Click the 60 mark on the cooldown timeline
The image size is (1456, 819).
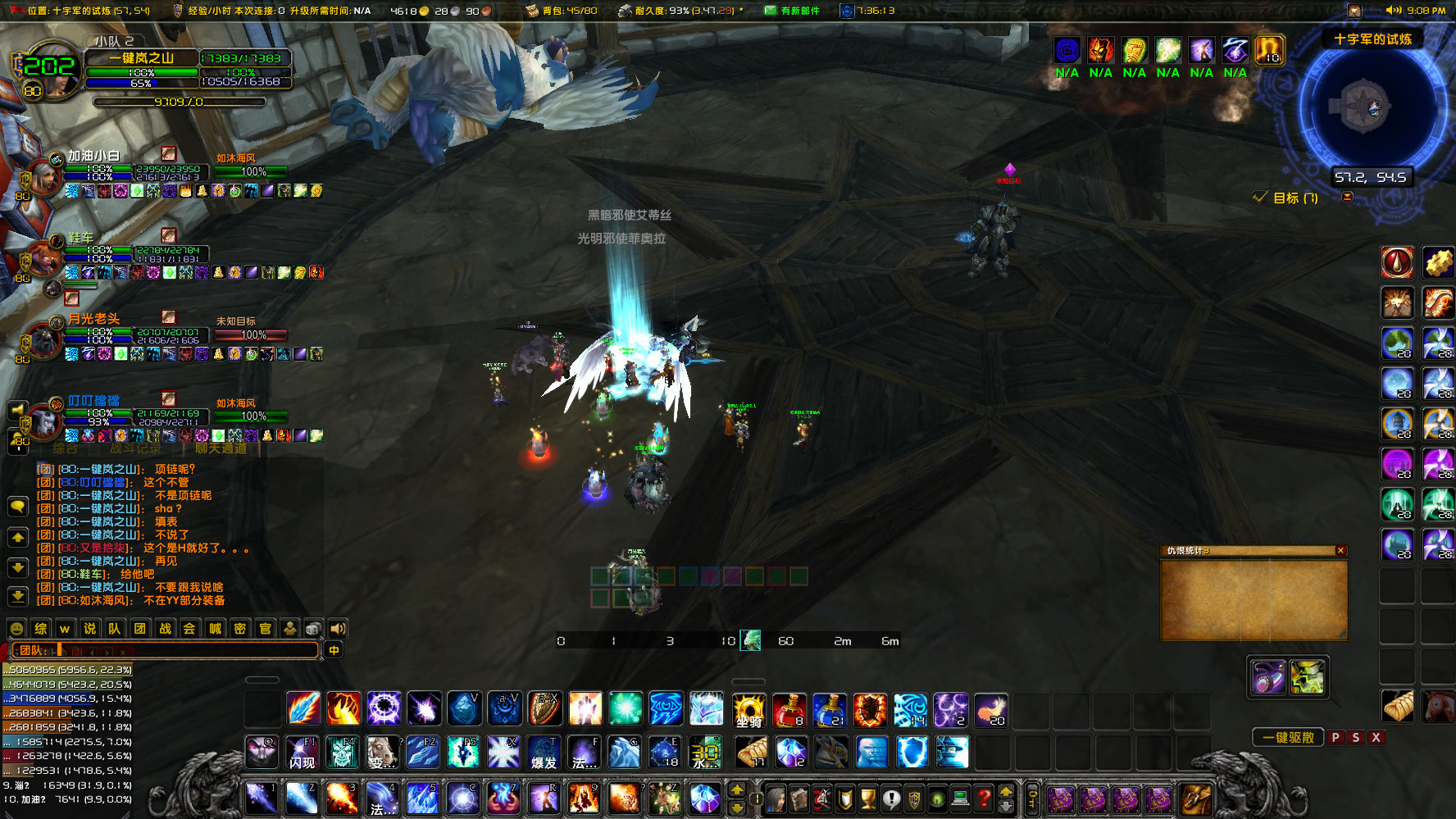[x=787, y=641]
